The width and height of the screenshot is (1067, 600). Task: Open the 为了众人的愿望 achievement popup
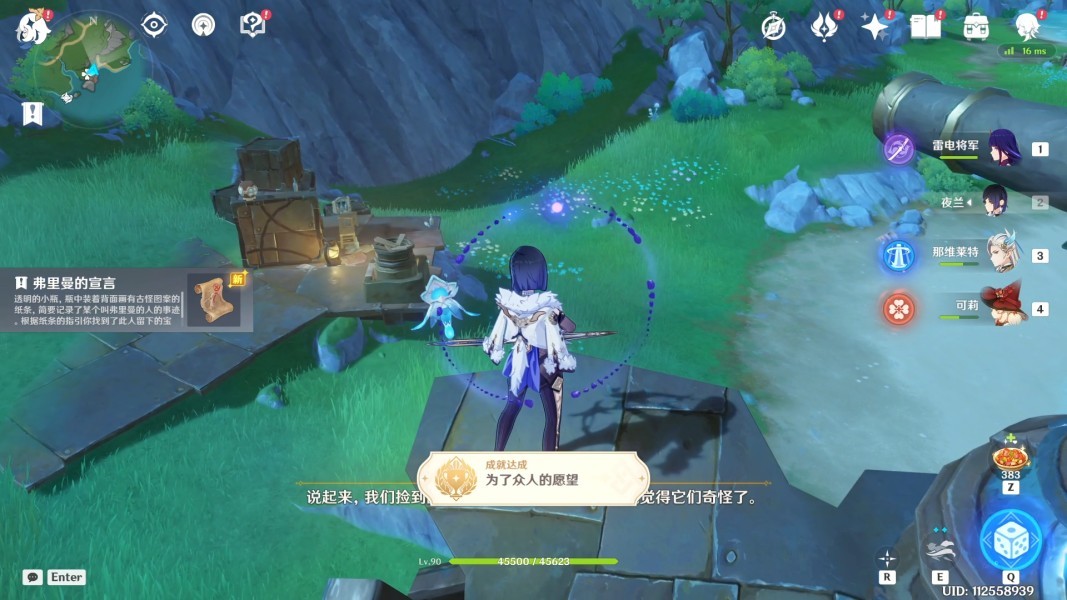tap(532, 479)
